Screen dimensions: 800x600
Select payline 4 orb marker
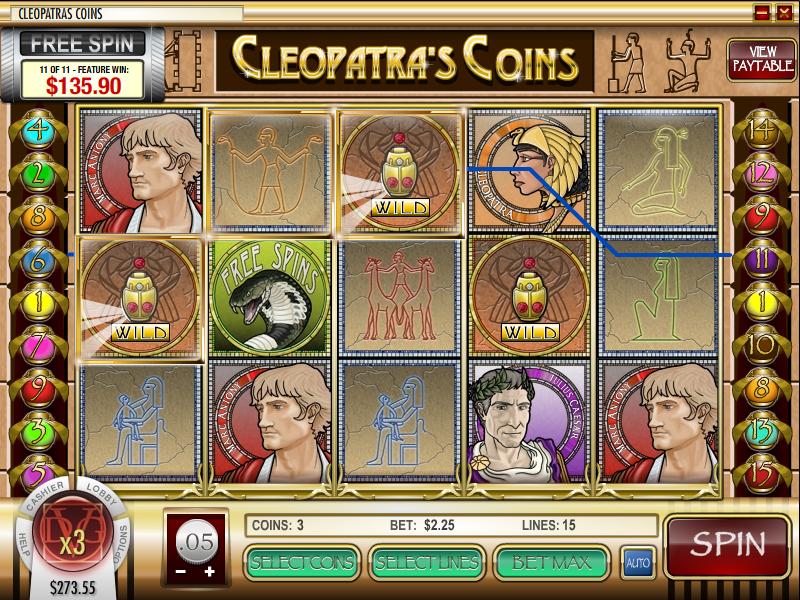[x=40, y=129]
